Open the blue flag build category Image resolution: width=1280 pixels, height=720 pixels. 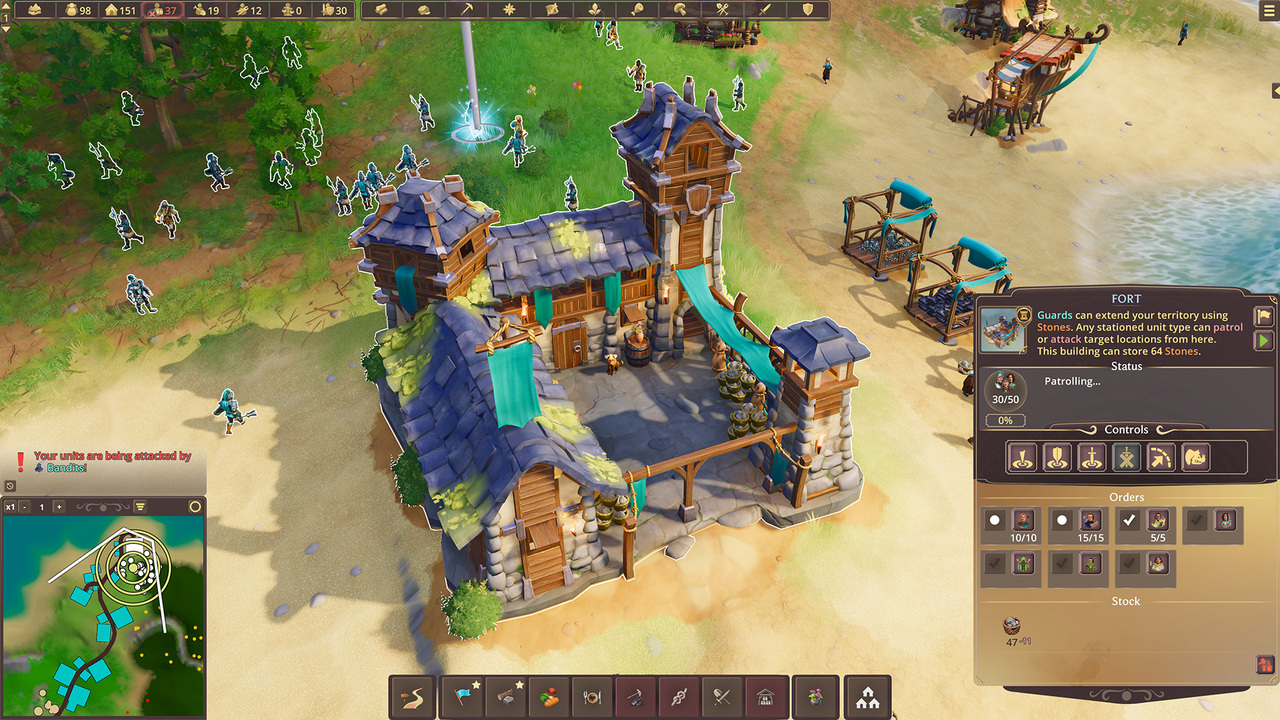[x=461, y=696]
